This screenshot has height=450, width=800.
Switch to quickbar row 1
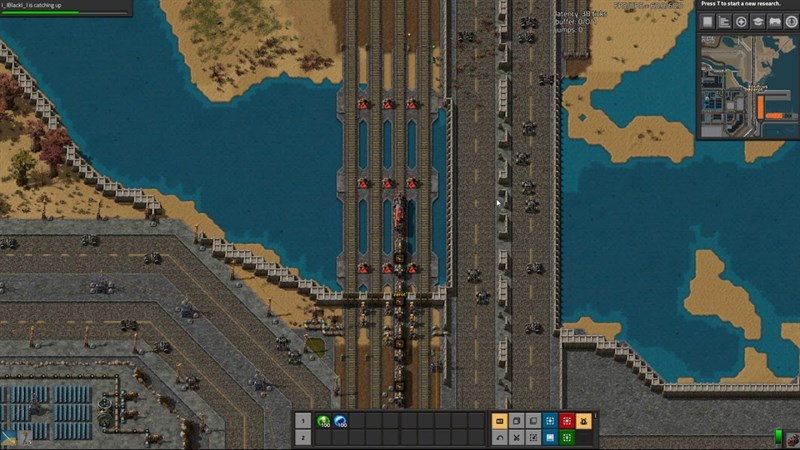tap(303, 421)
